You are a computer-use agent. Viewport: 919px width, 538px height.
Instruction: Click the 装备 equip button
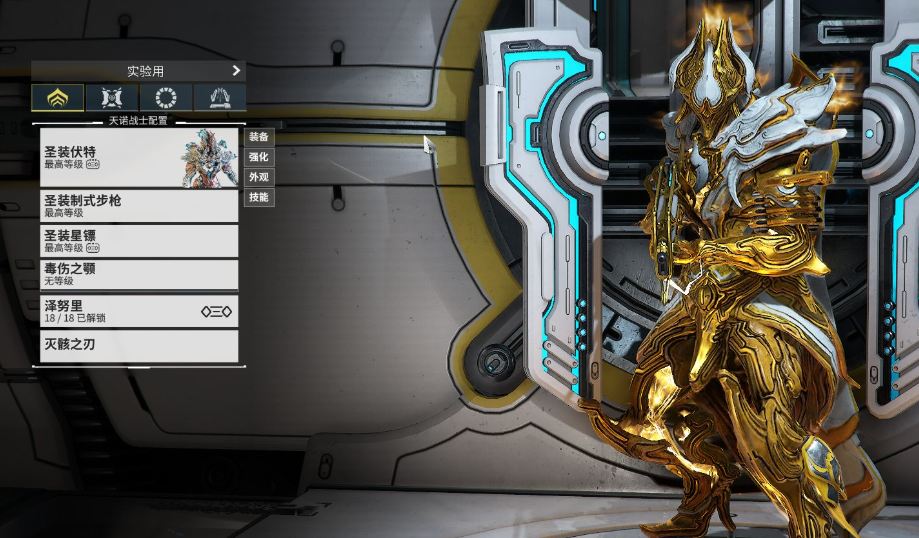coord(258,137)
